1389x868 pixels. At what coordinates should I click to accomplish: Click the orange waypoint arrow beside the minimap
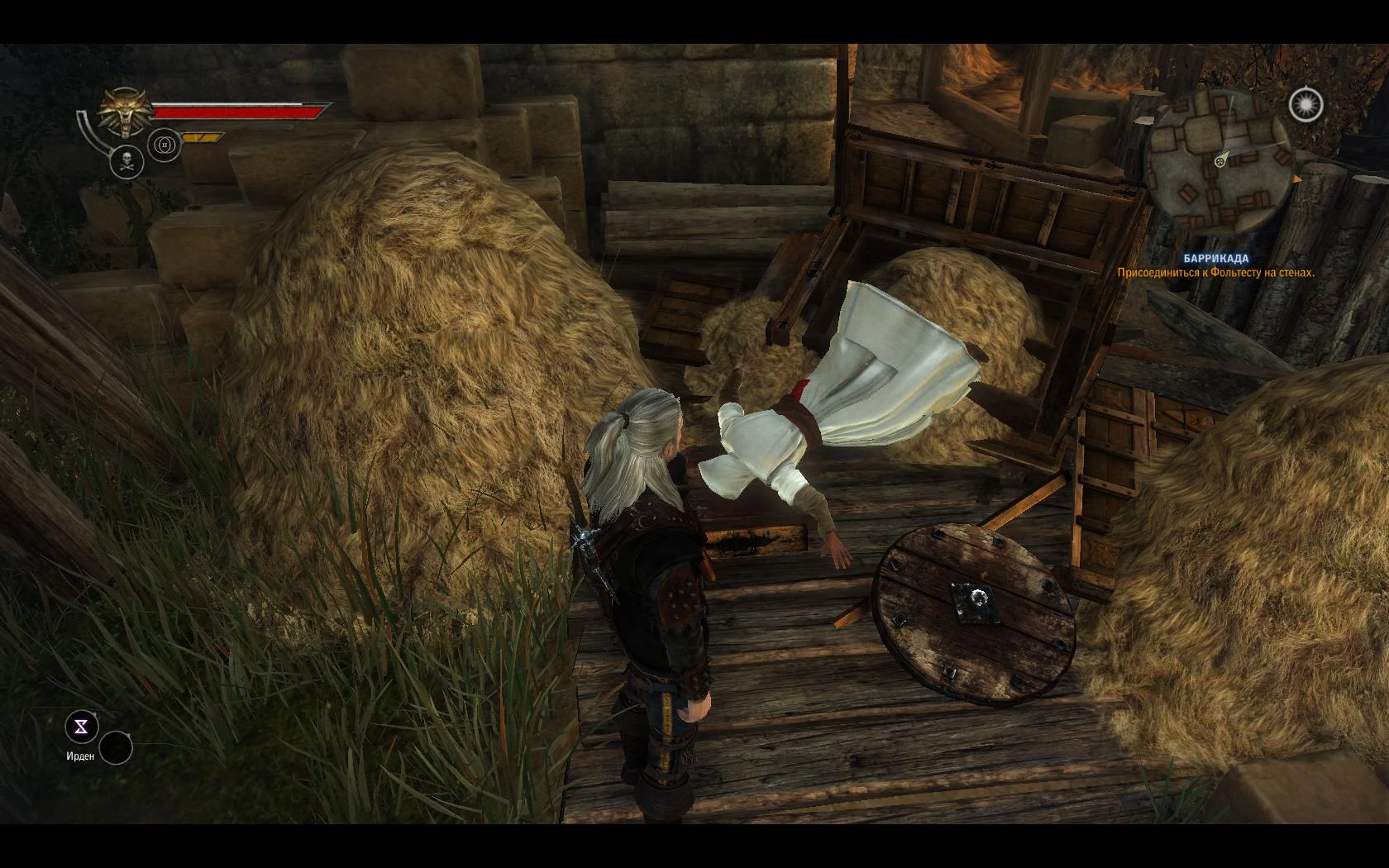tap(1297, 179)
